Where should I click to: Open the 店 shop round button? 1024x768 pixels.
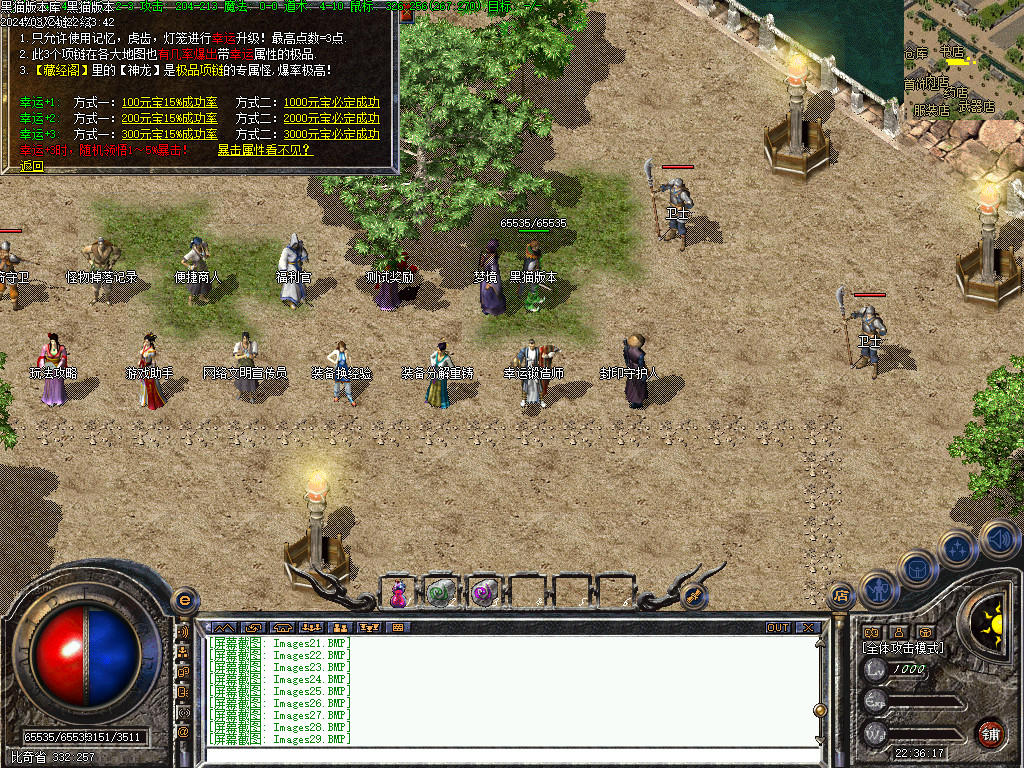(x=840, y=596)
